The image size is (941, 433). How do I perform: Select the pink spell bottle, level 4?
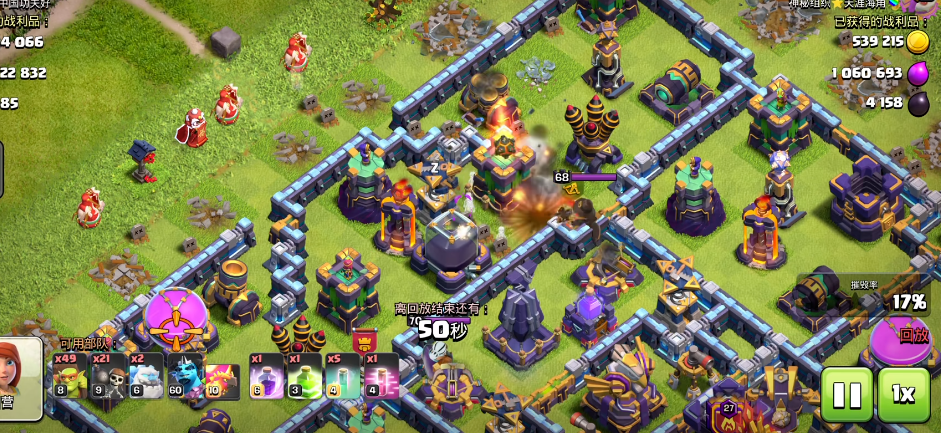pos(381,376)
